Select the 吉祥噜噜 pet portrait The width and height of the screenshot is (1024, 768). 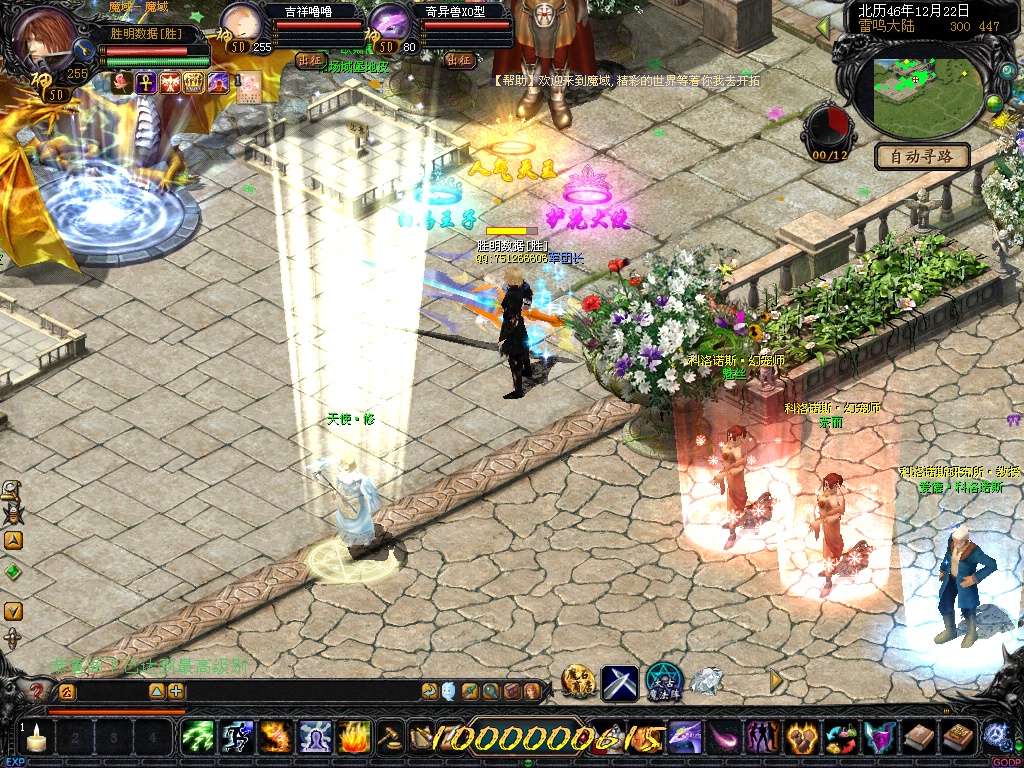[240, 21]
